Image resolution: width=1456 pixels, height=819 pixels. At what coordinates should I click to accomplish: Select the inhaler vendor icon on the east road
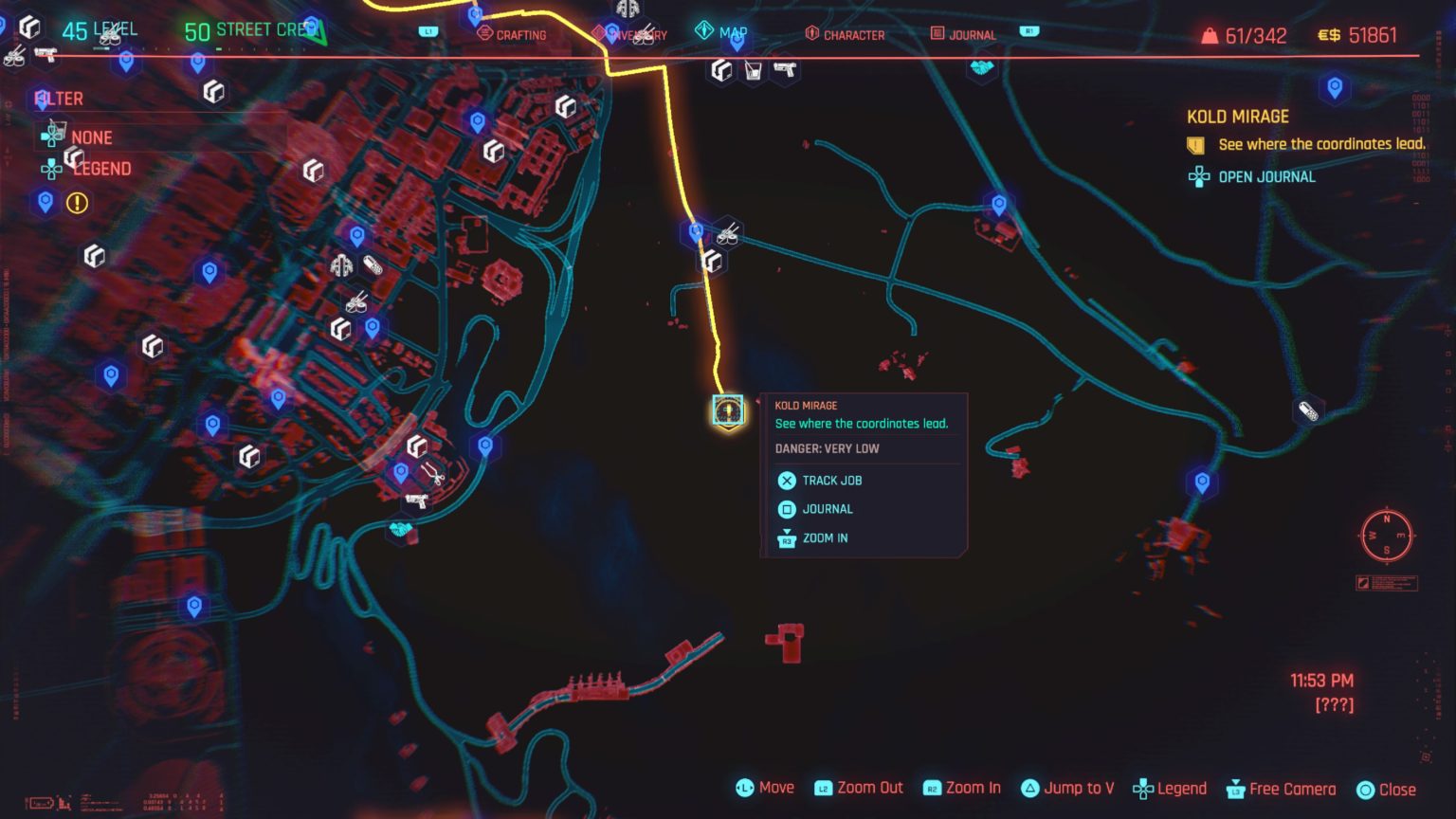(1307, 411)
